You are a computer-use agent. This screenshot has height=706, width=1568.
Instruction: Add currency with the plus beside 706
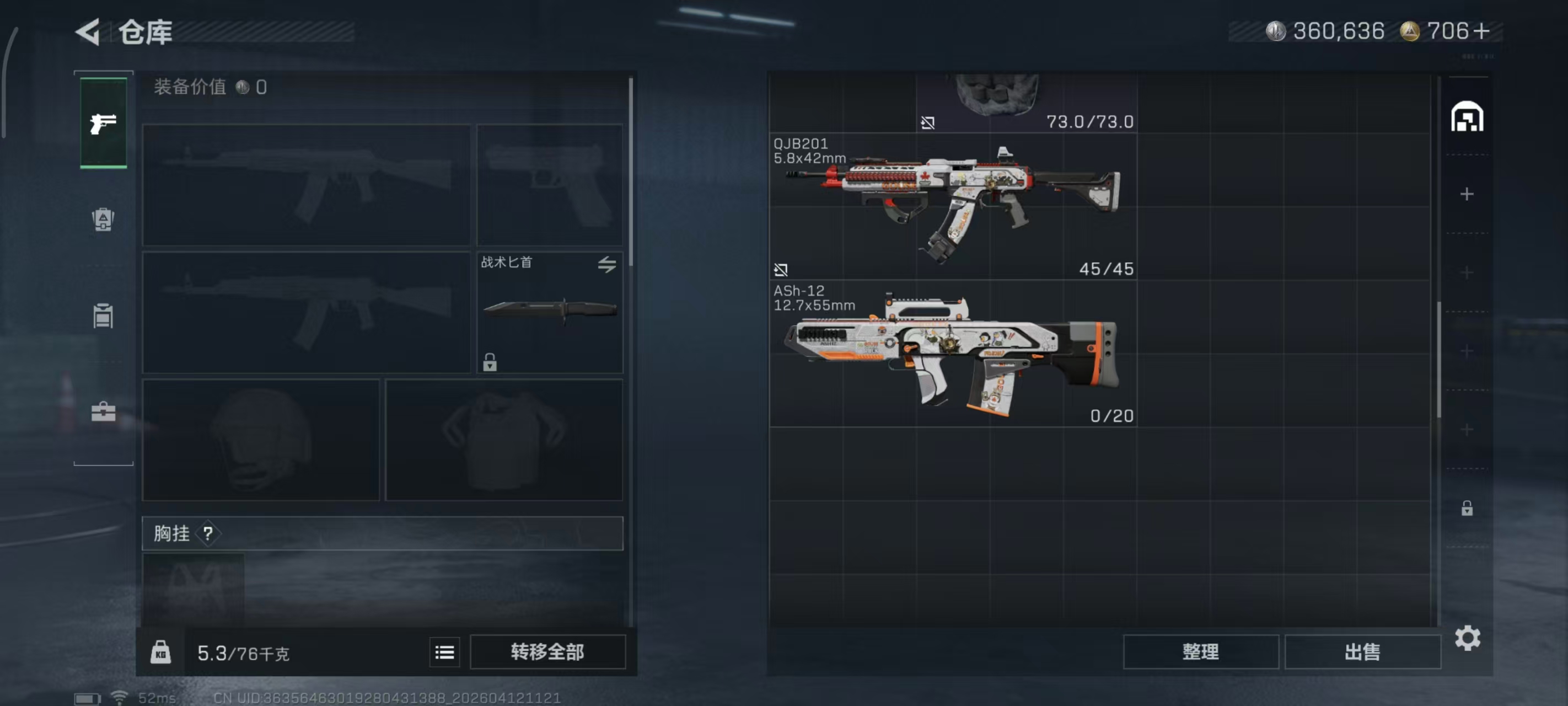1481,31
